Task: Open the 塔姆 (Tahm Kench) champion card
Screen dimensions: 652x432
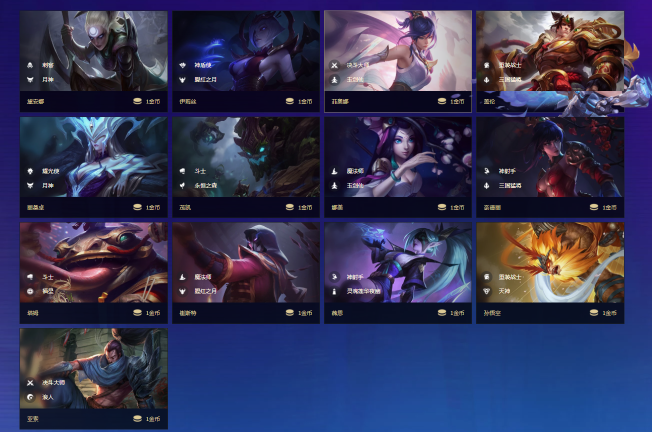Action: click(x=94, y=272)
